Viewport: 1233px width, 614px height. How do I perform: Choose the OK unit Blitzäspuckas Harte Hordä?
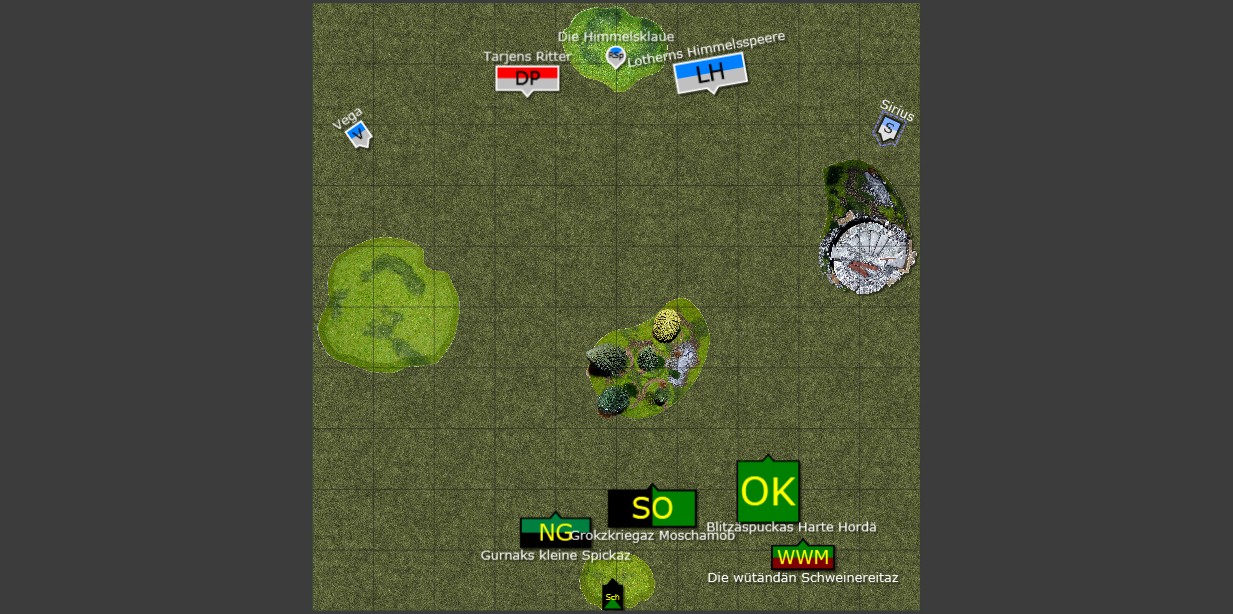click(768, 491)
